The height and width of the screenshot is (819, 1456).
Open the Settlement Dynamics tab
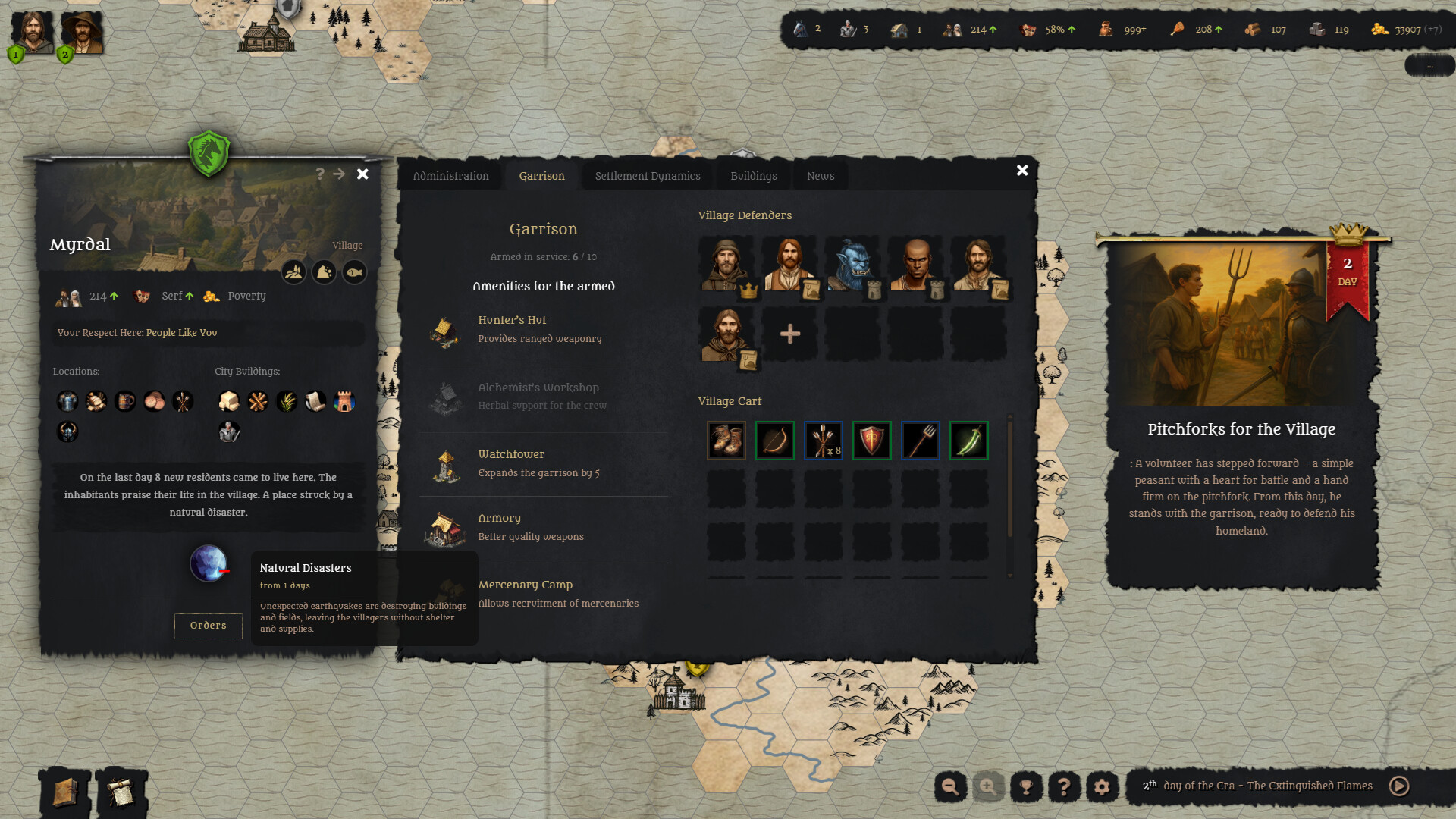pyautogui.click(x=647, y=176)
